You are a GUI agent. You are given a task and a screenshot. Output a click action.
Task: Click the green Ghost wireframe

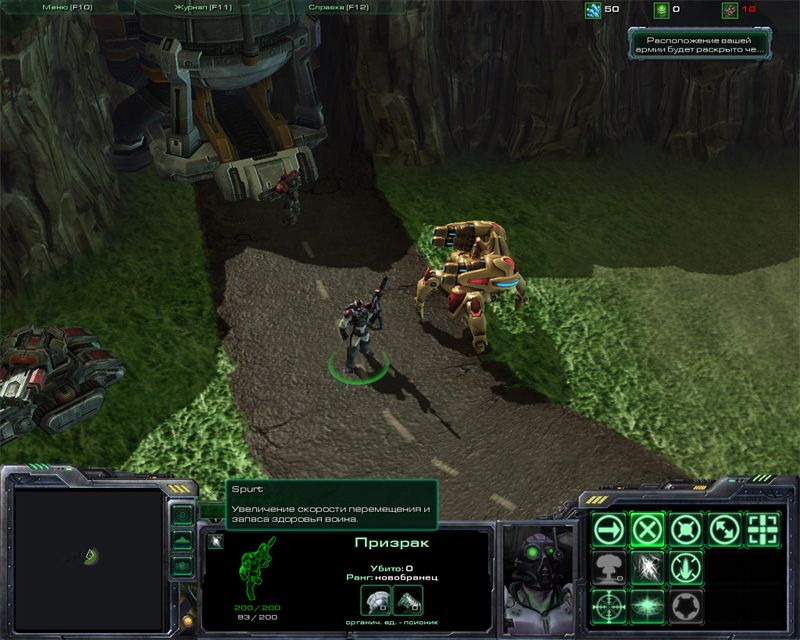[259, 570]
